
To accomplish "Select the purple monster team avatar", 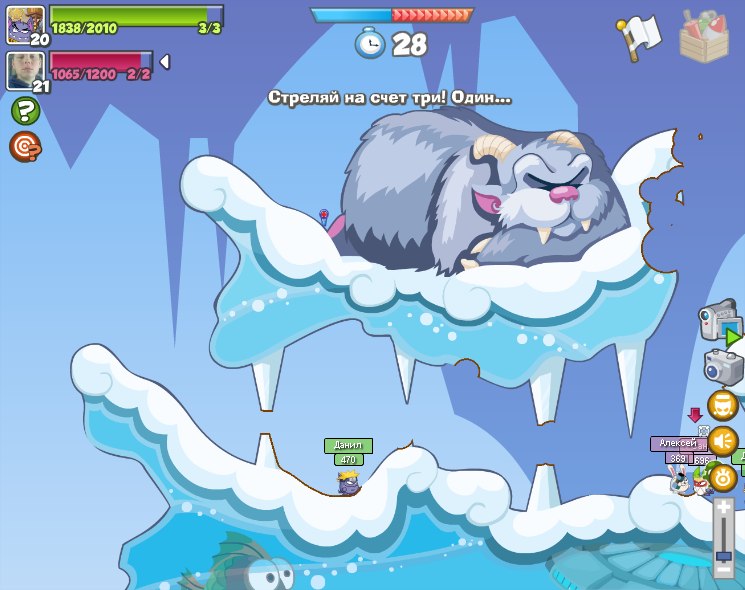I will [25, 23].
